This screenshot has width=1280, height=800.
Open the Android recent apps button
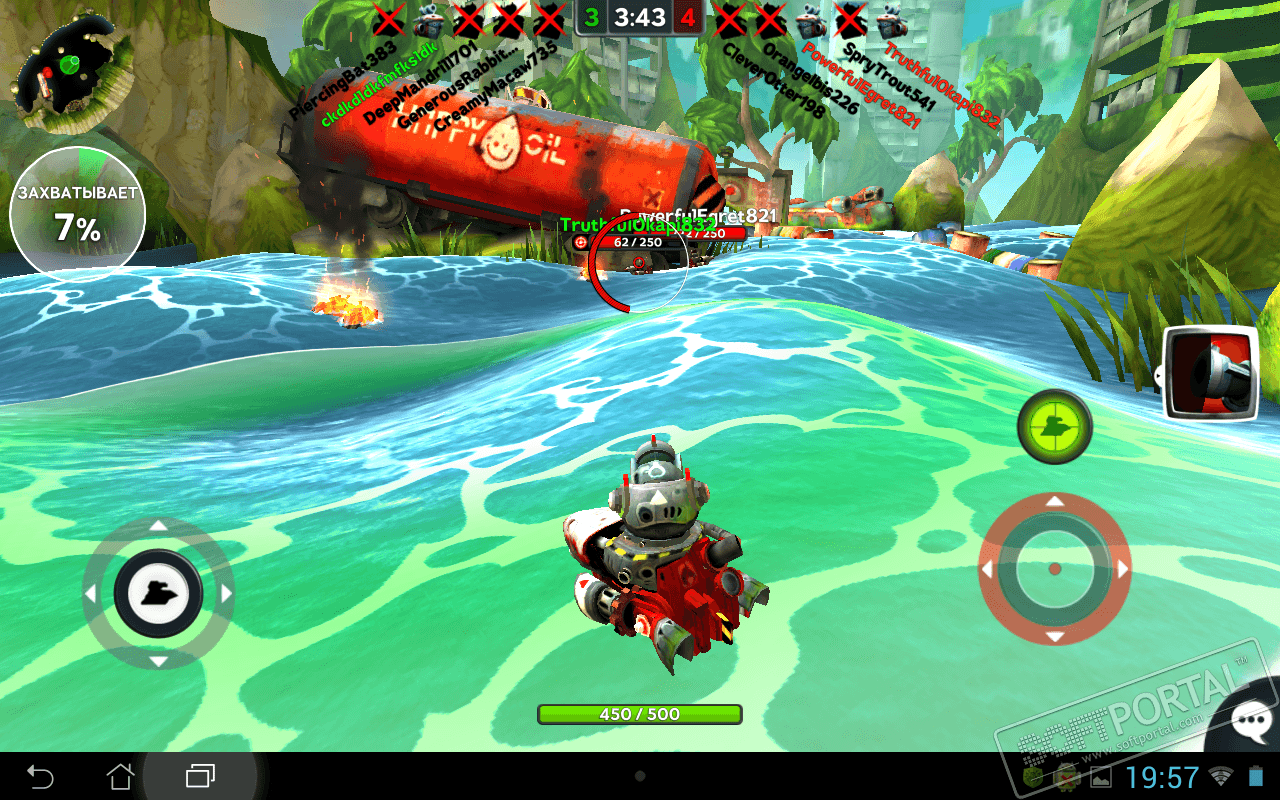pyautogui.click(x=200, y=776)
